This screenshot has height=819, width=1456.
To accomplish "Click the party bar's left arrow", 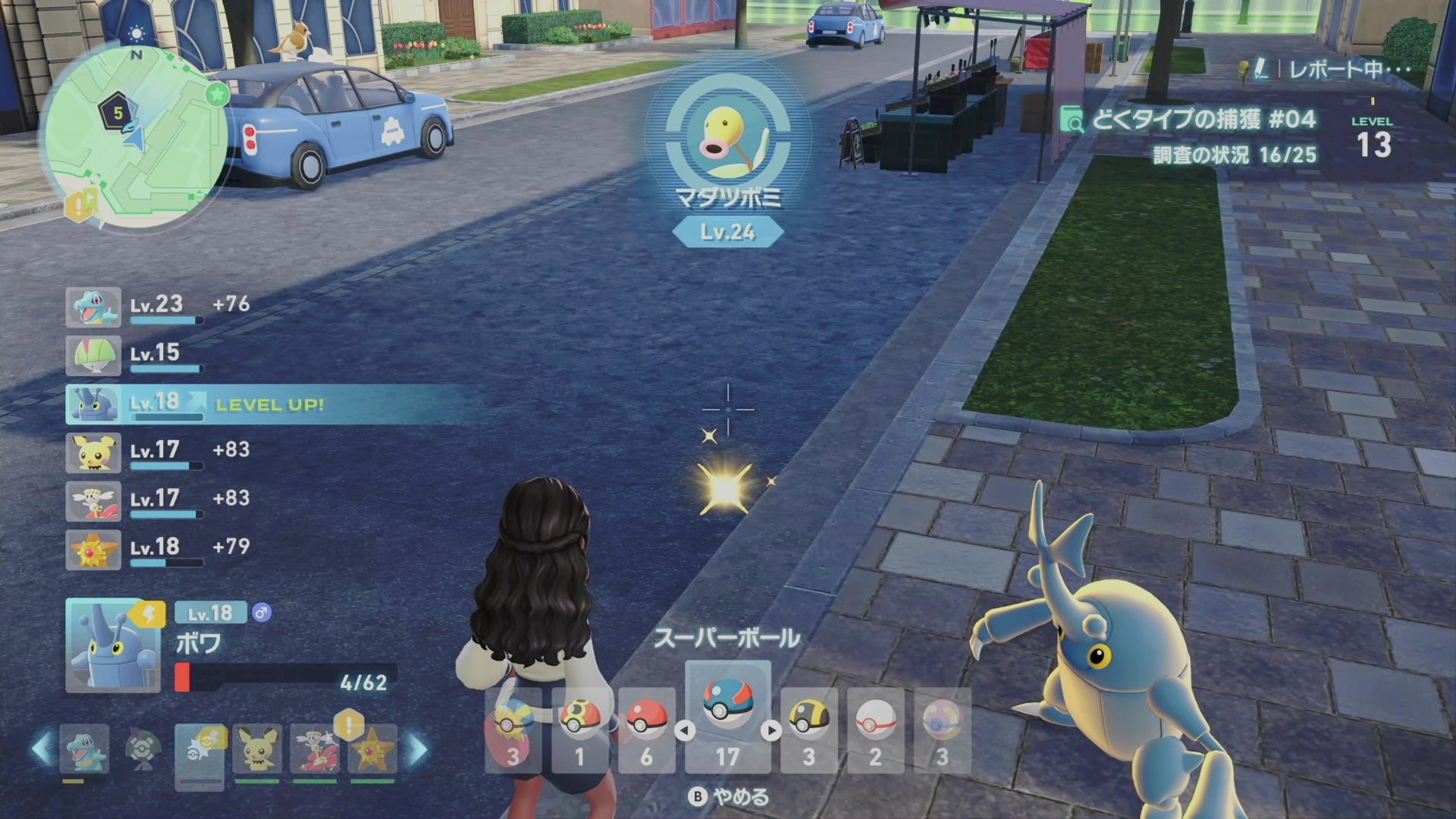I will tap(42, 749).
